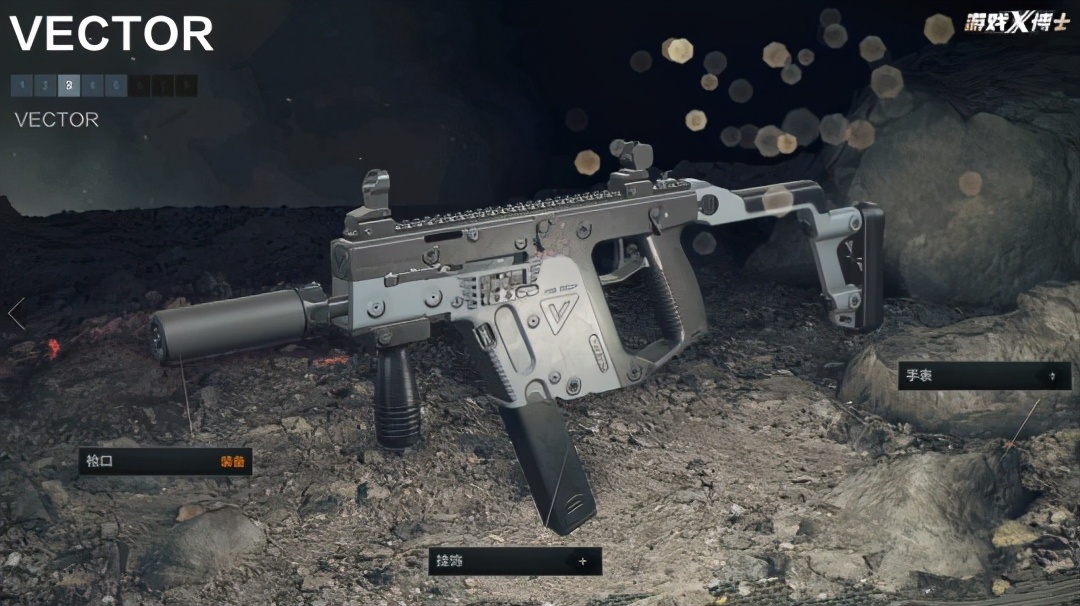Switch to loadout tab 4
The height and width of the screenshot is (606, 1080).
pos(92,86)
